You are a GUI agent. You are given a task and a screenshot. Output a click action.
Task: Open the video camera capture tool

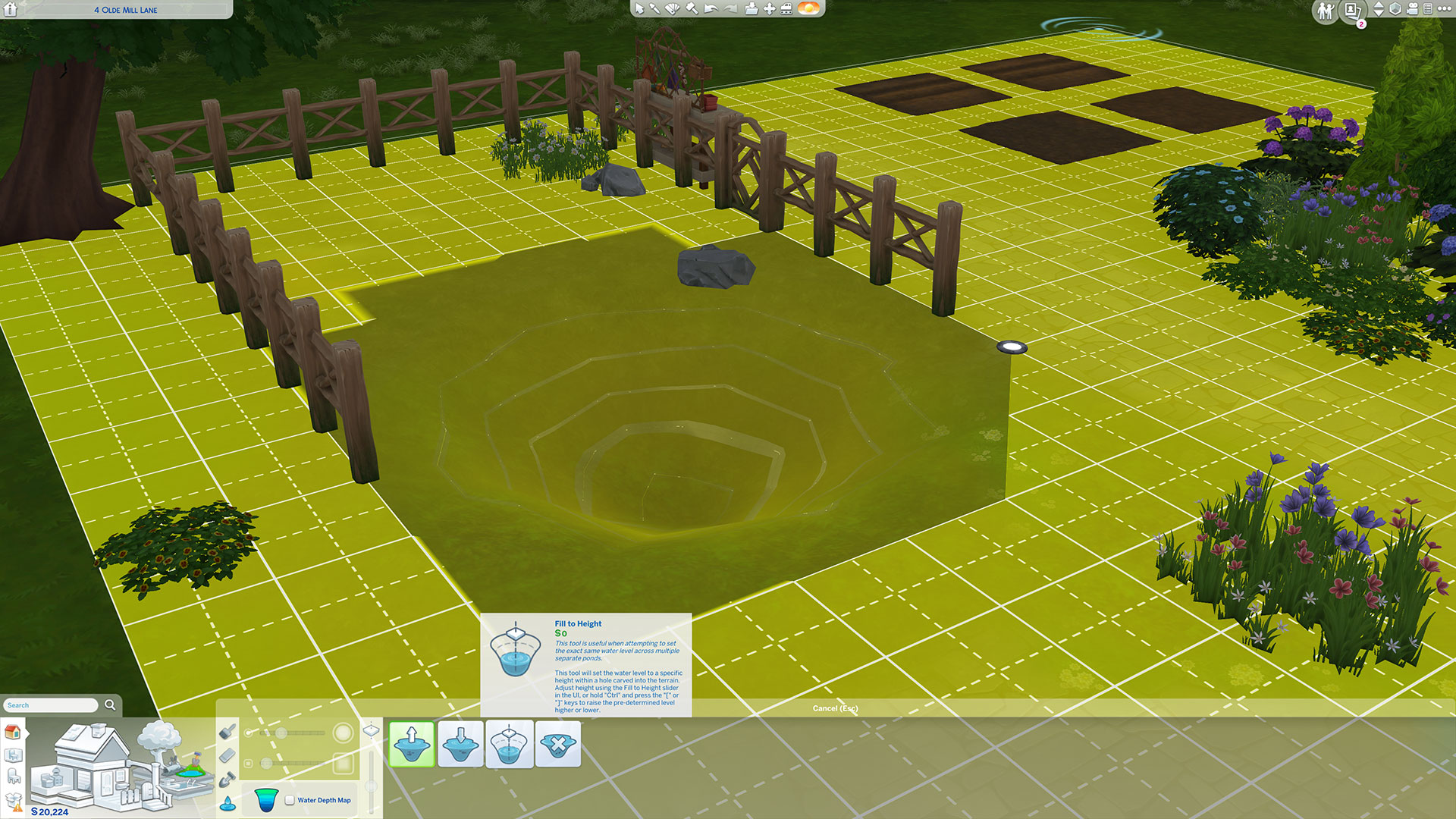(x=1411, y=10)
